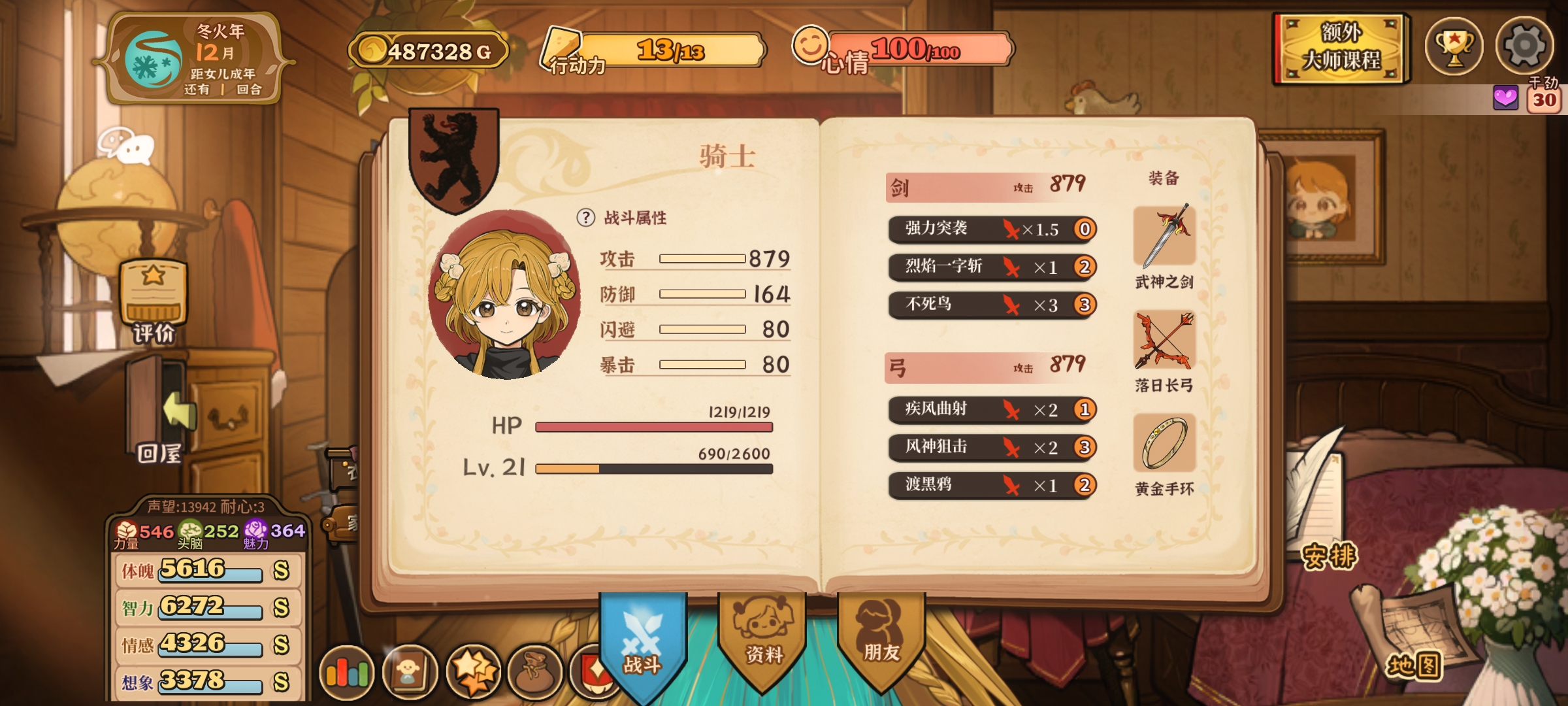Open the 额外大师课程 banner
The height and width of the screenshot is (706, 1568).
point(1341,48)
